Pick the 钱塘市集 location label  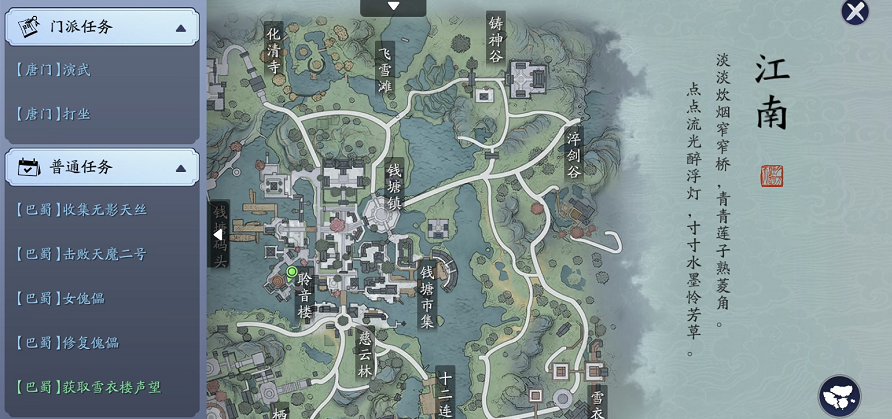pyautogui.click(x=427, y=295)
